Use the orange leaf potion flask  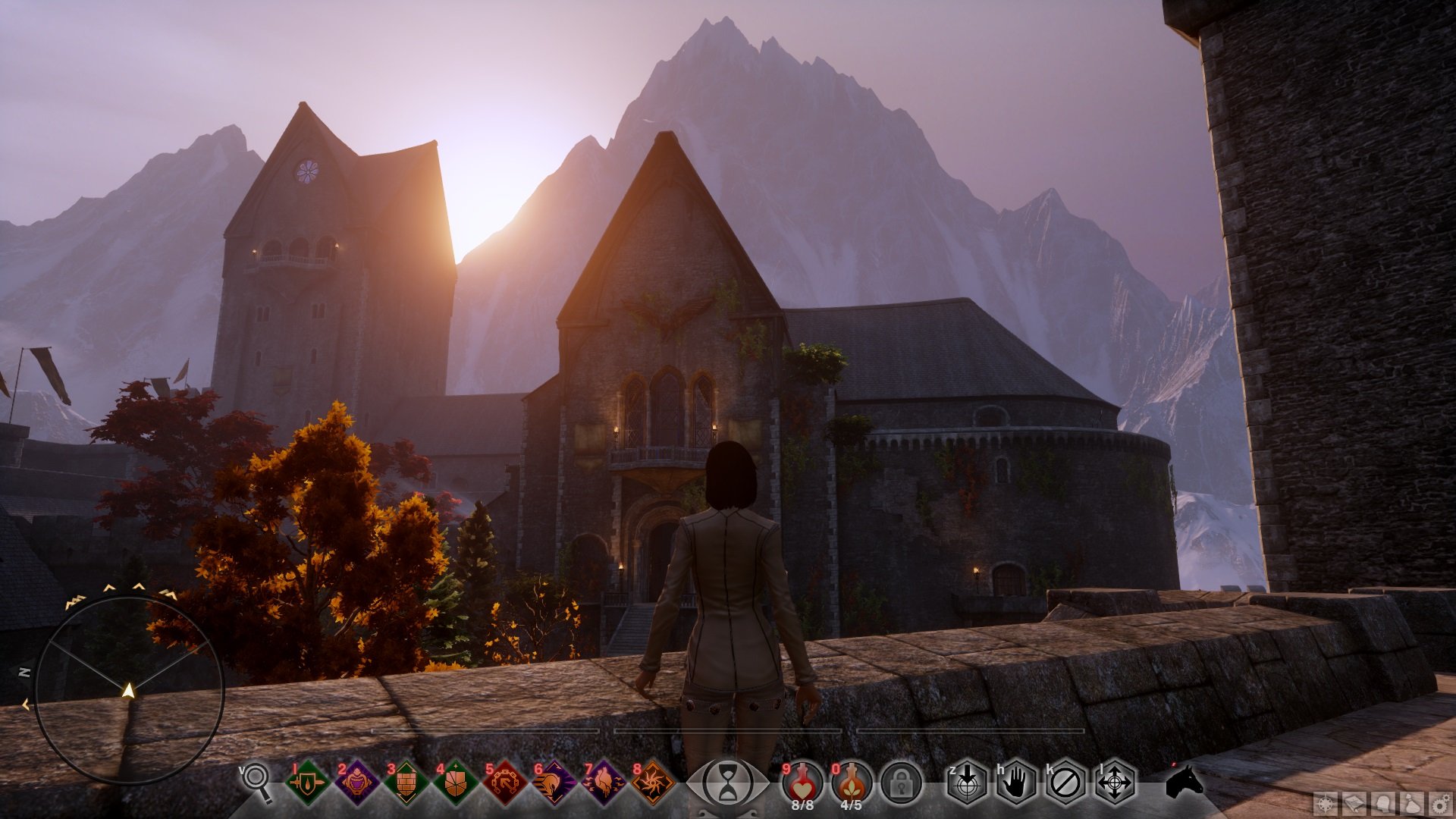click(852, 781)
